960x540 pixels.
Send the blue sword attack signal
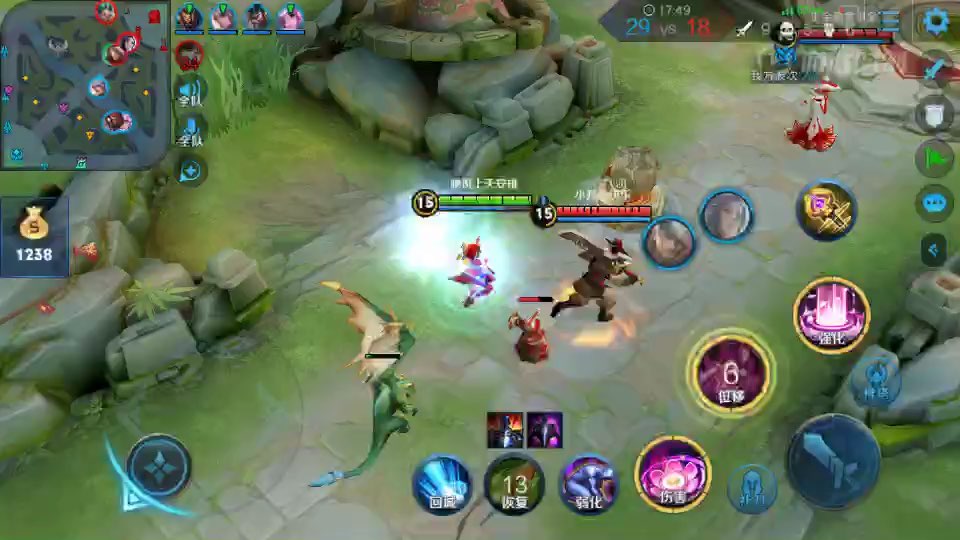coord(935,70)
